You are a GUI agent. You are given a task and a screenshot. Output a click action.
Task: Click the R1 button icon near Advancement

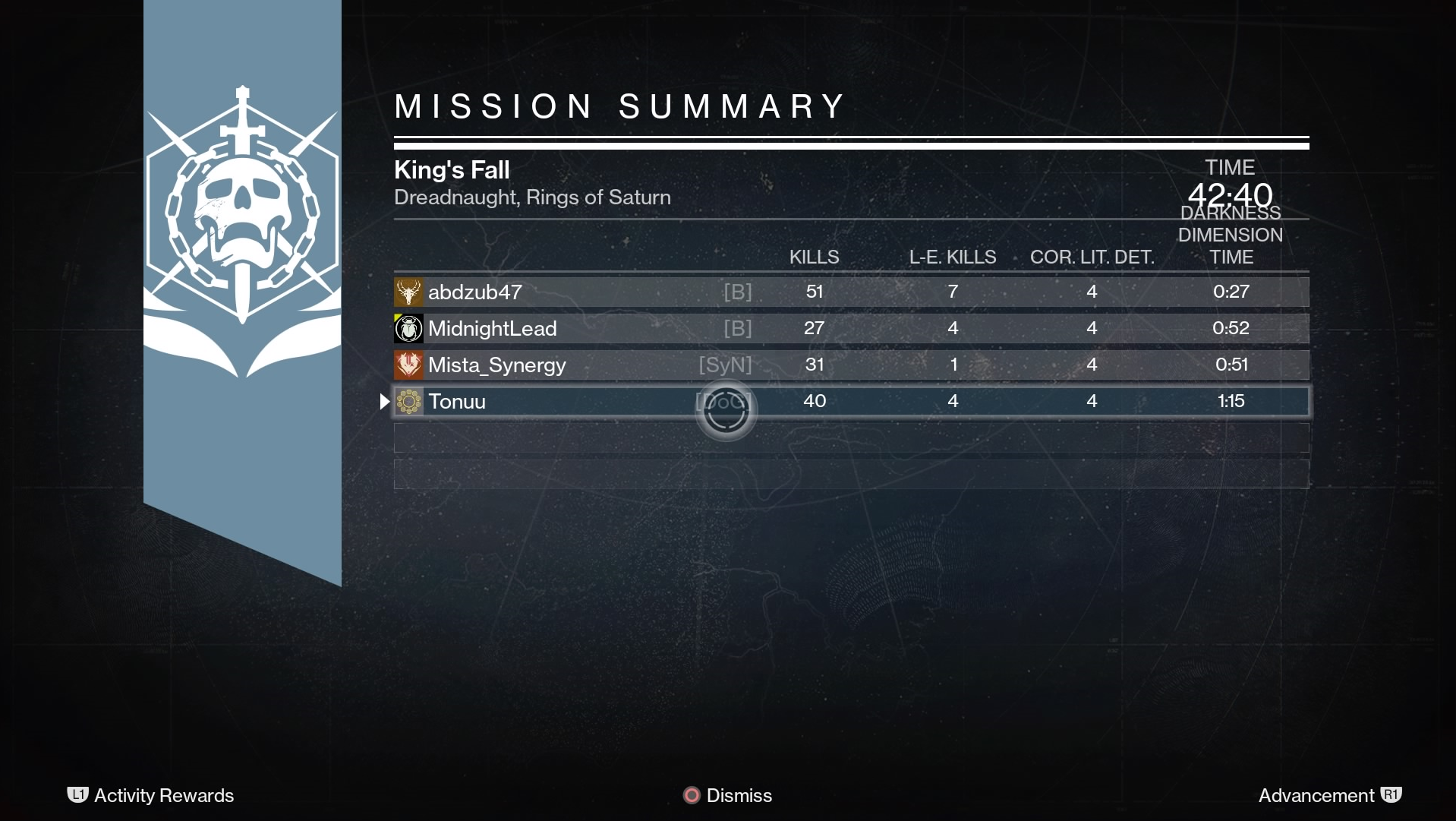click(x=1391, y=795)
